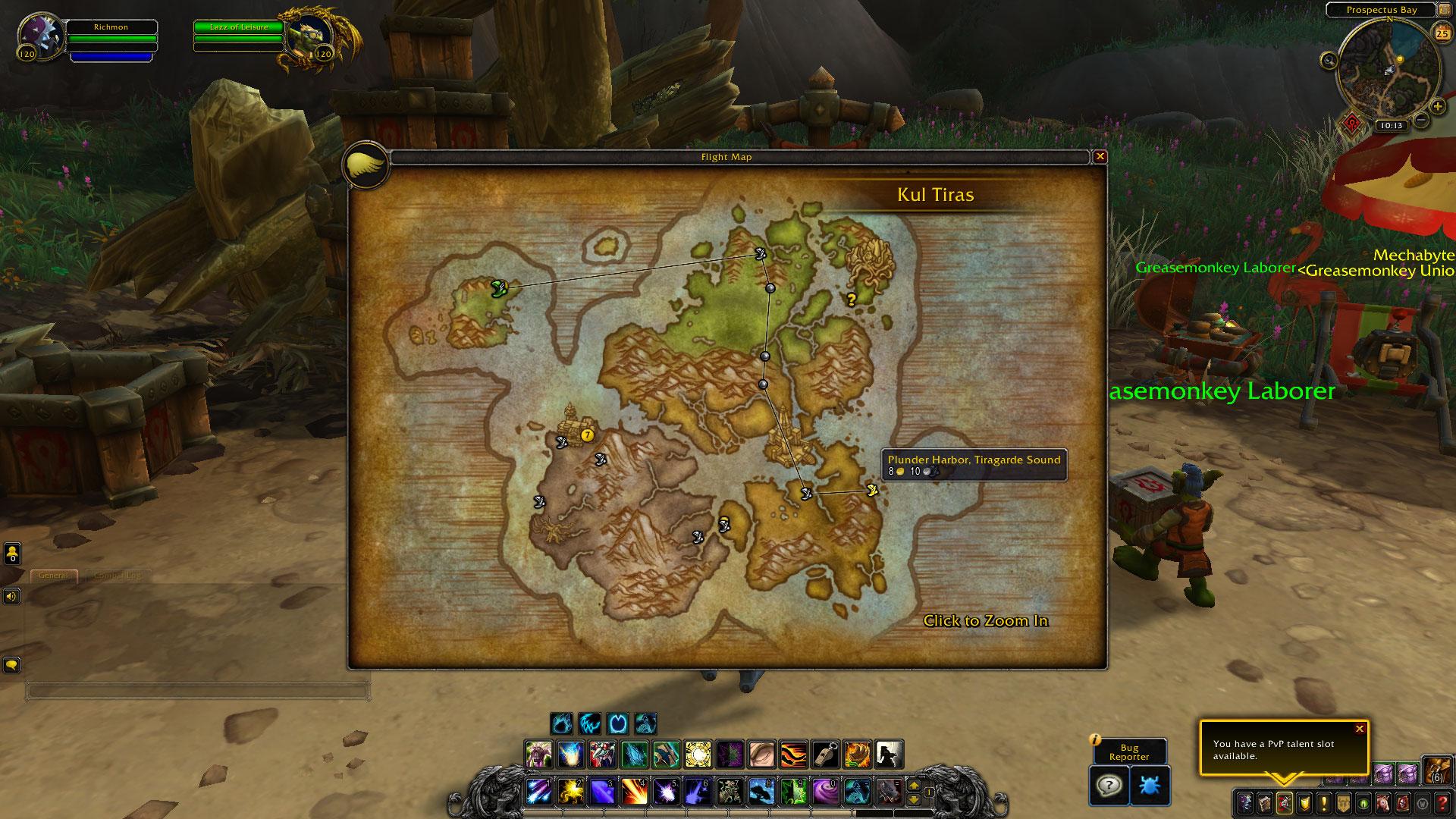Activate the ability in action slot 4
Image resolution: width=1456 pixels, height=819 pixels.
(635, 791)
